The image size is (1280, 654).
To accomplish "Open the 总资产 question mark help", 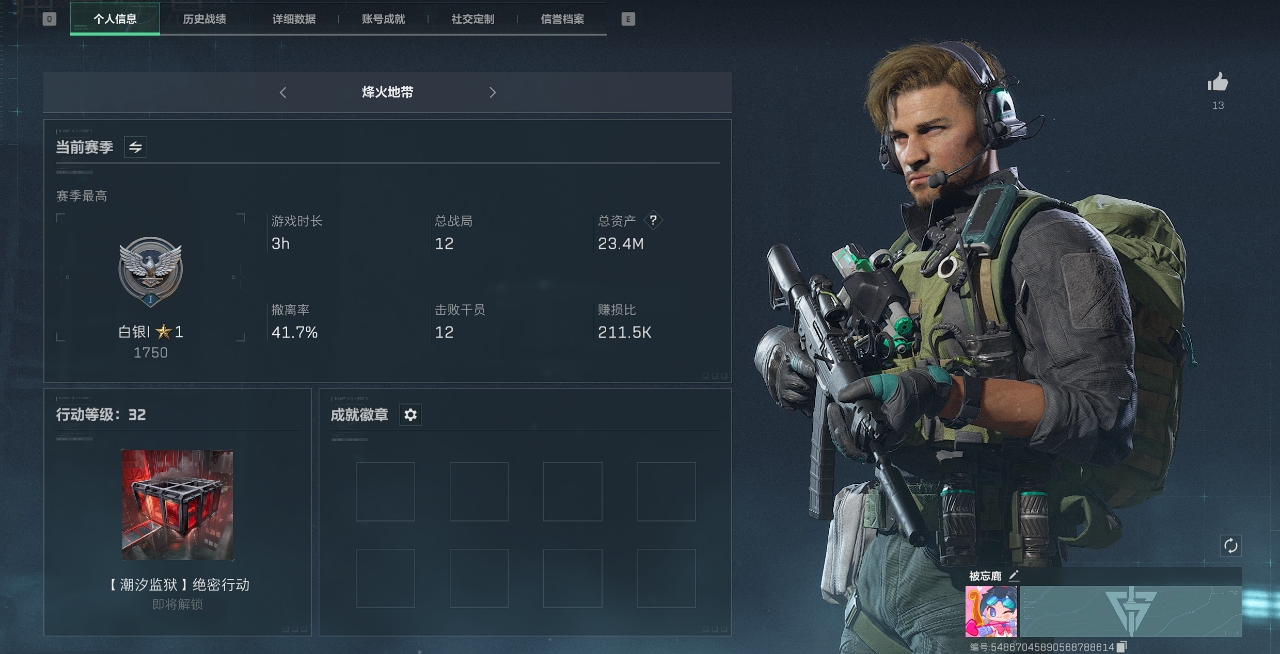I will point(654,221).
